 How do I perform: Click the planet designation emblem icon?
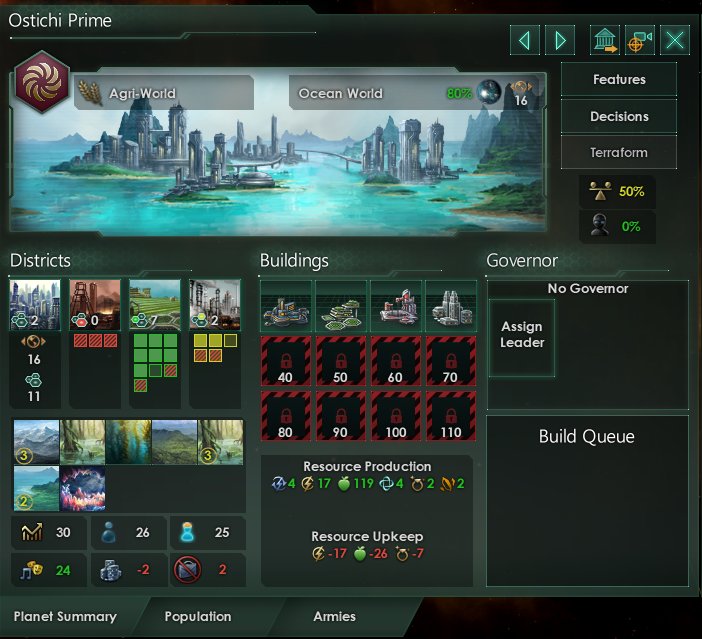41,84
